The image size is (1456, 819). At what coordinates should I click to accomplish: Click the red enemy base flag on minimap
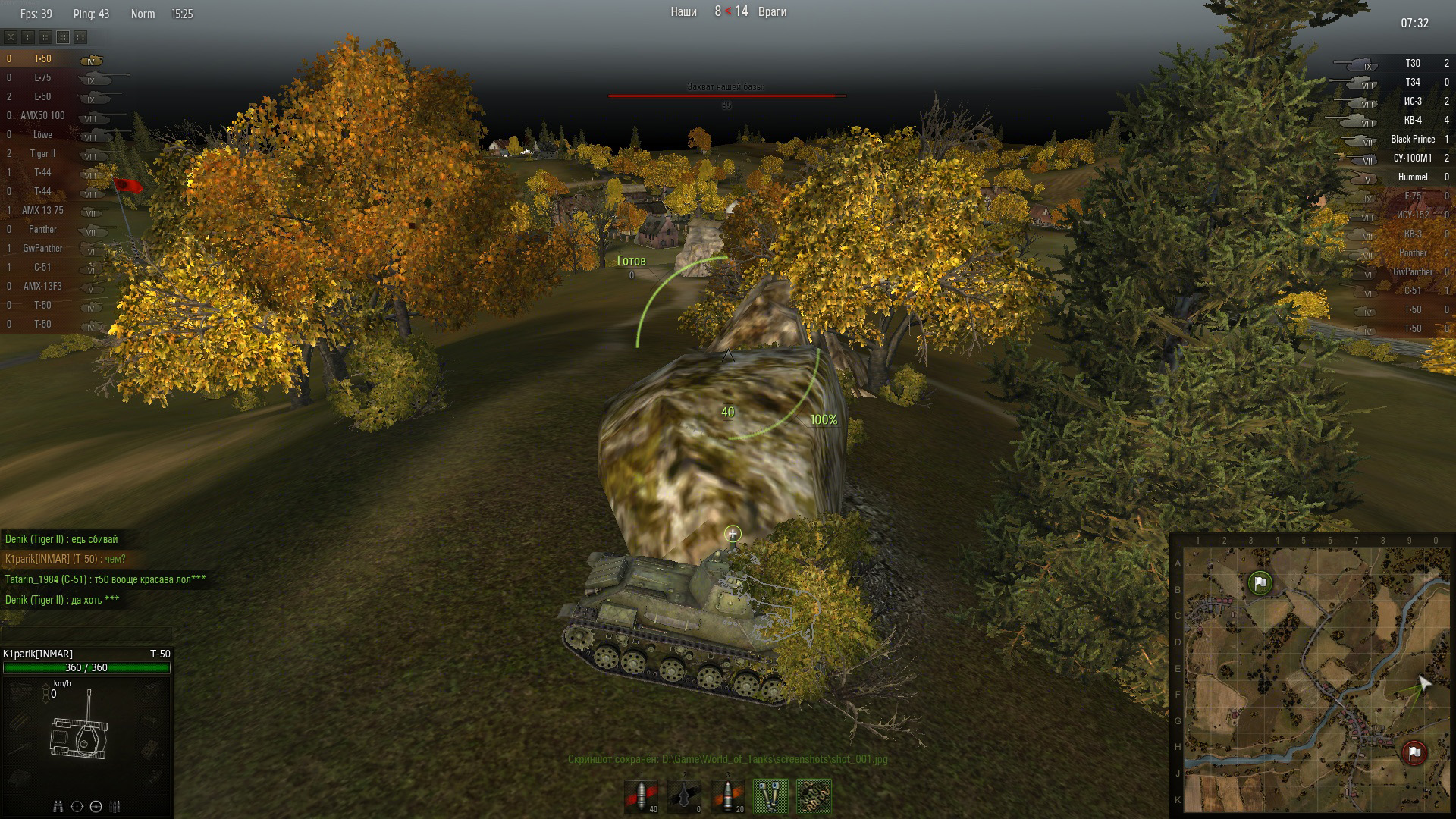click(x=1414, y=752)
